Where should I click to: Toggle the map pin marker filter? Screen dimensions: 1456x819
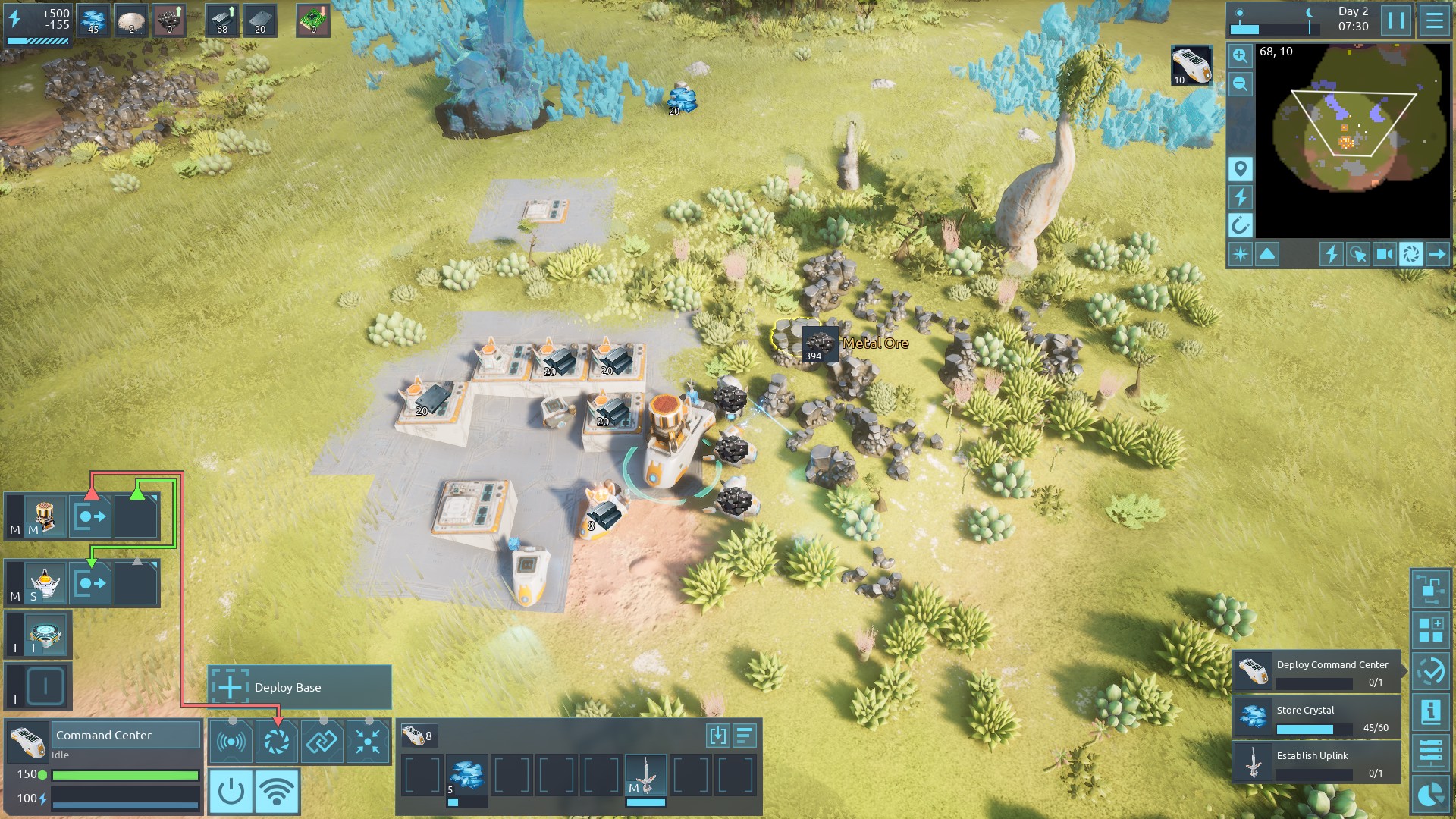pyautogui.click(x=1240, y=168)
